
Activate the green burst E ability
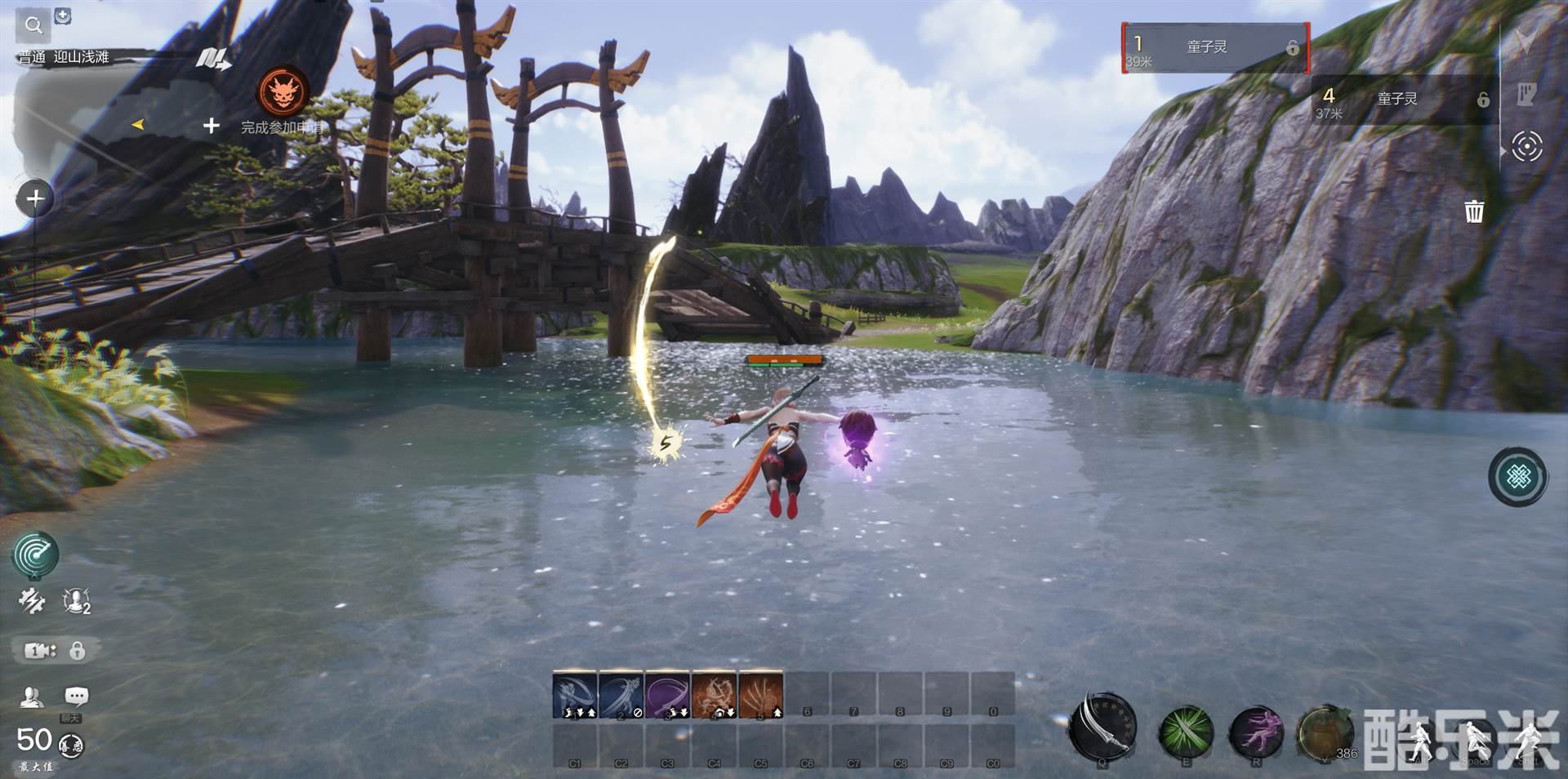click(x=1186, y=731)
